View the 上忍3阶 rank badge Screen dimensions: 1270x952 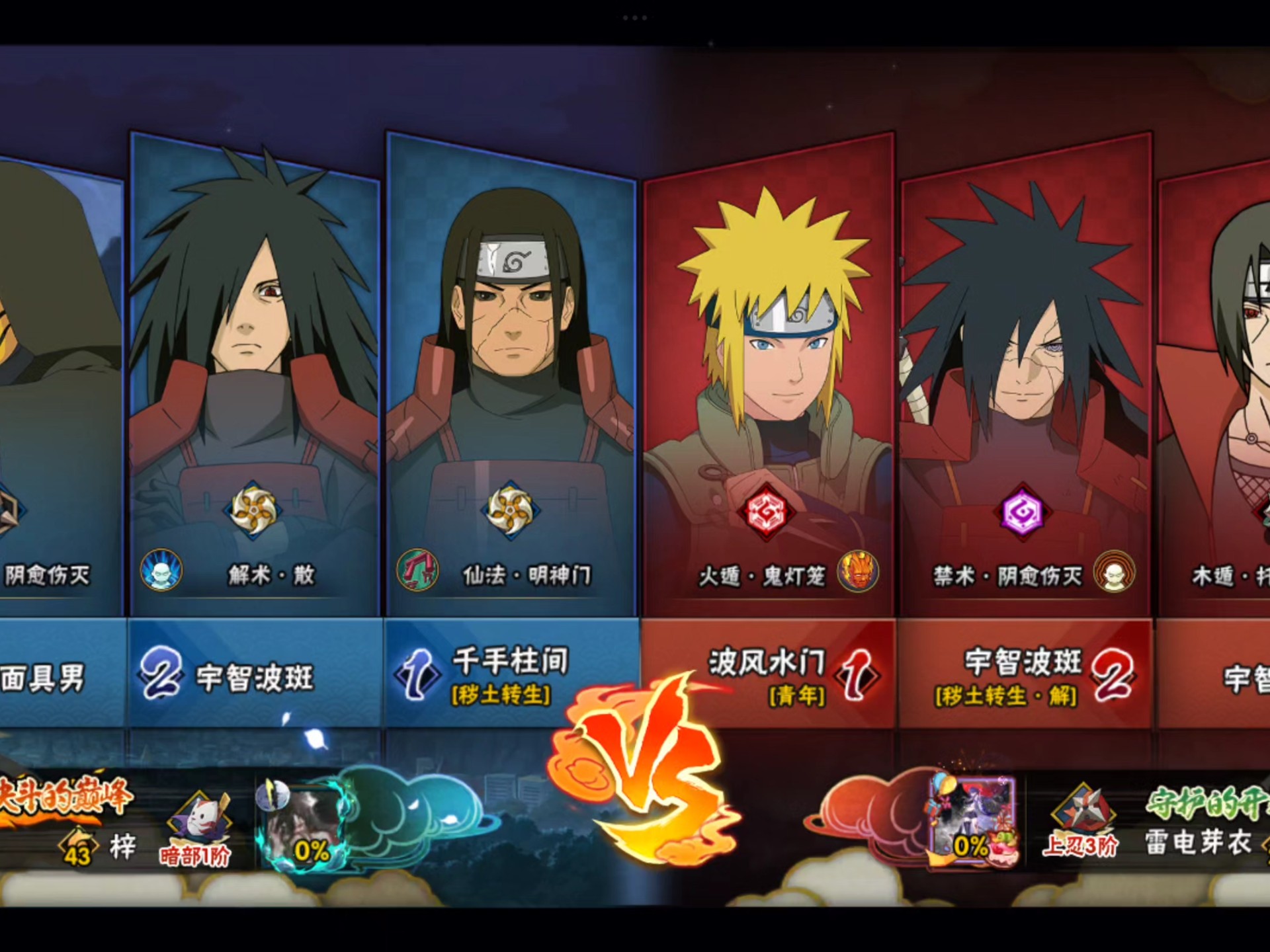1081,823
